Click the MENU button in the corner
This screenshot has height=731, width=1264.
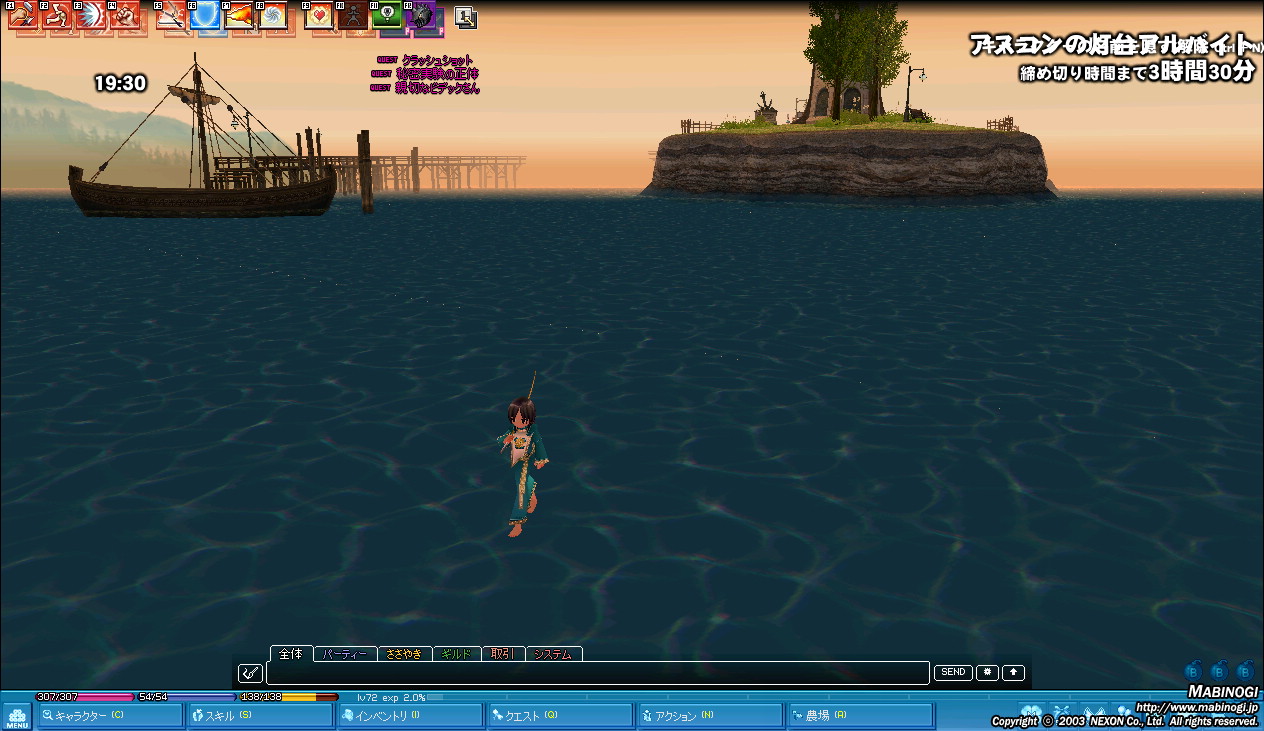17,716
